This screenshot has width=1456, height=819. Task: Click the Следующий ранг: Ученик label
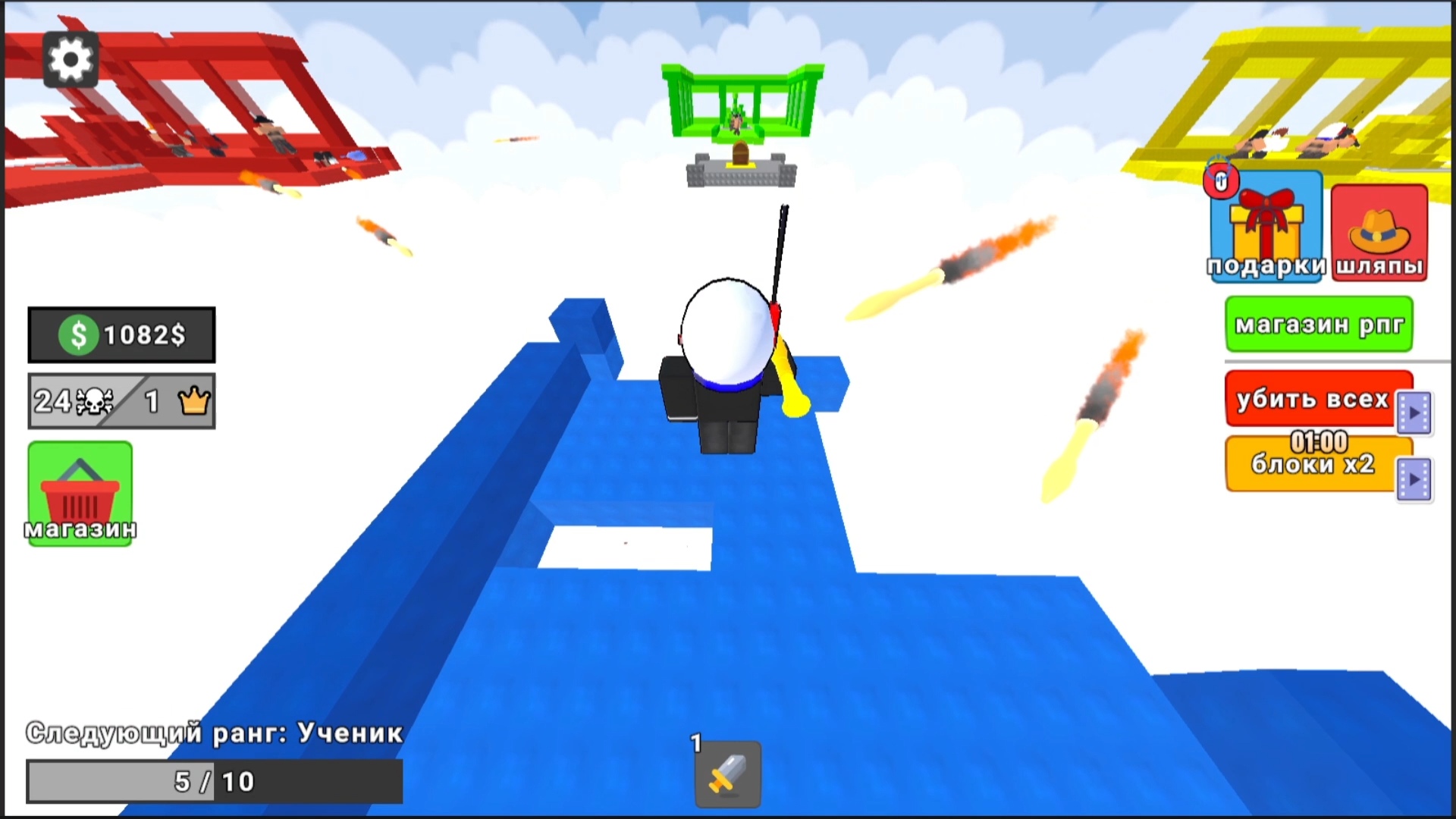(x=215, y=732)
